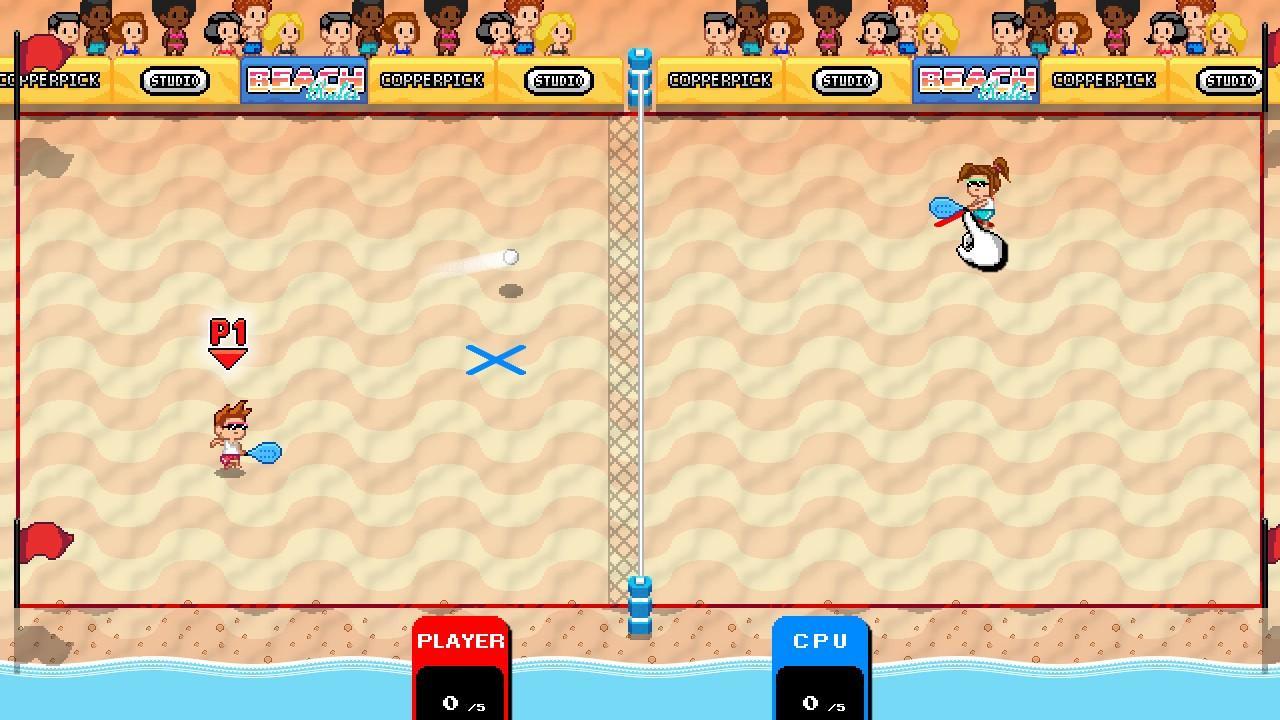Open the blue CPU score panel

pos(820,641)
